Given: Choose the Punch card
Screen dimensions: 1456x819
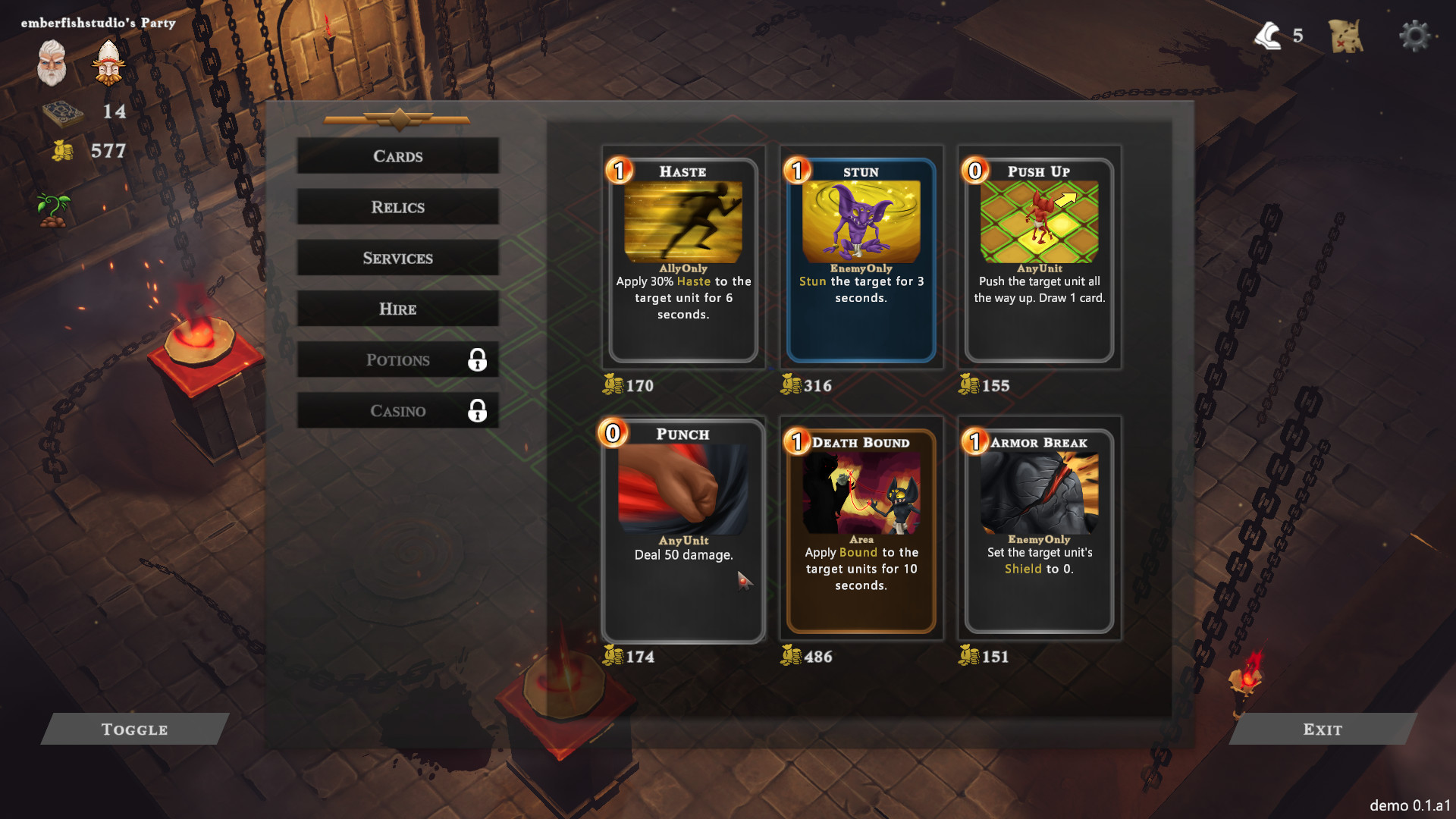Looking at the screenshot, I should click(x=682, y=529).
